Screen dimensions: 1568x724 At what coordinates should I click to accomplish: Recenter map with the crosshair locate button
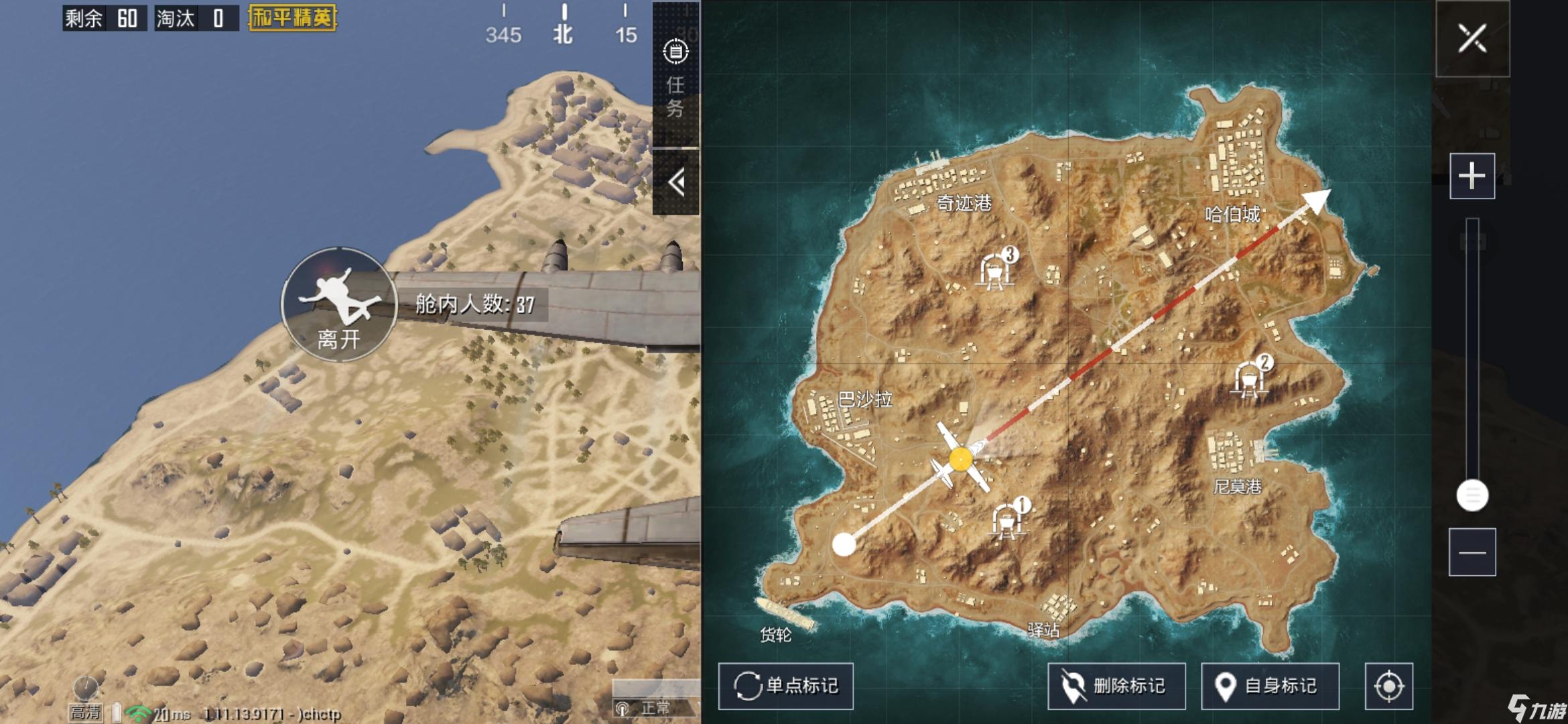pos(1388,686)
